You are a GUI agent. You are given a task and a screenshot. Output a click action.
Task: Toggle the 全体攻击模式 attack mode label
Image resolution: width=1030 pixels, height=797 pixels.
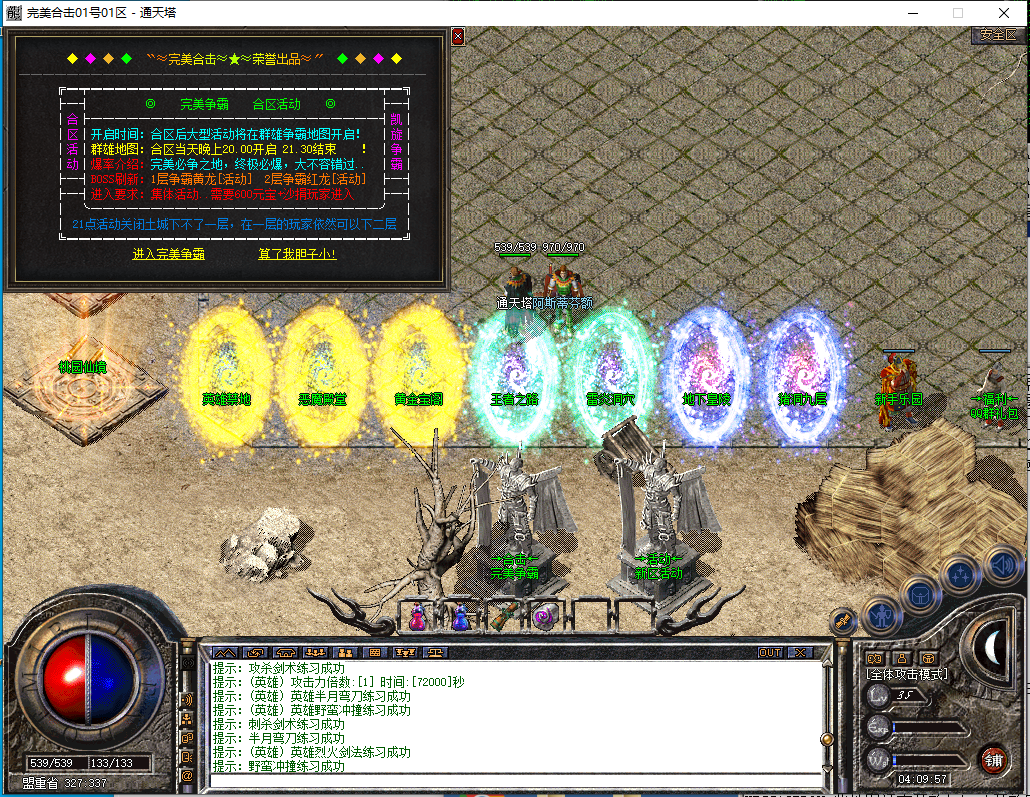pos(906,675)
